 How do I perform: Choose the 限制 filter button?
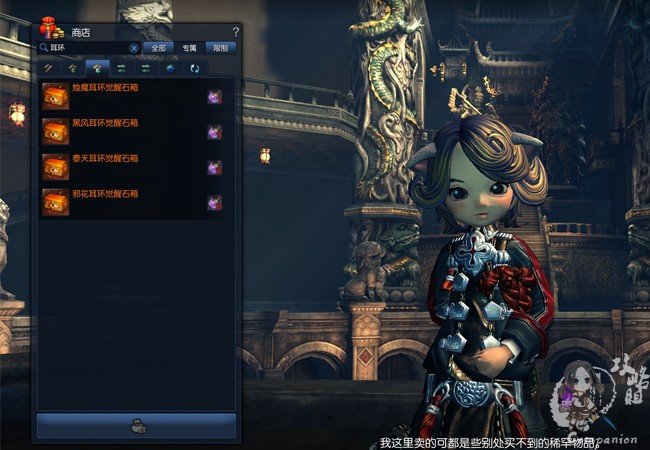click(220, 47)
